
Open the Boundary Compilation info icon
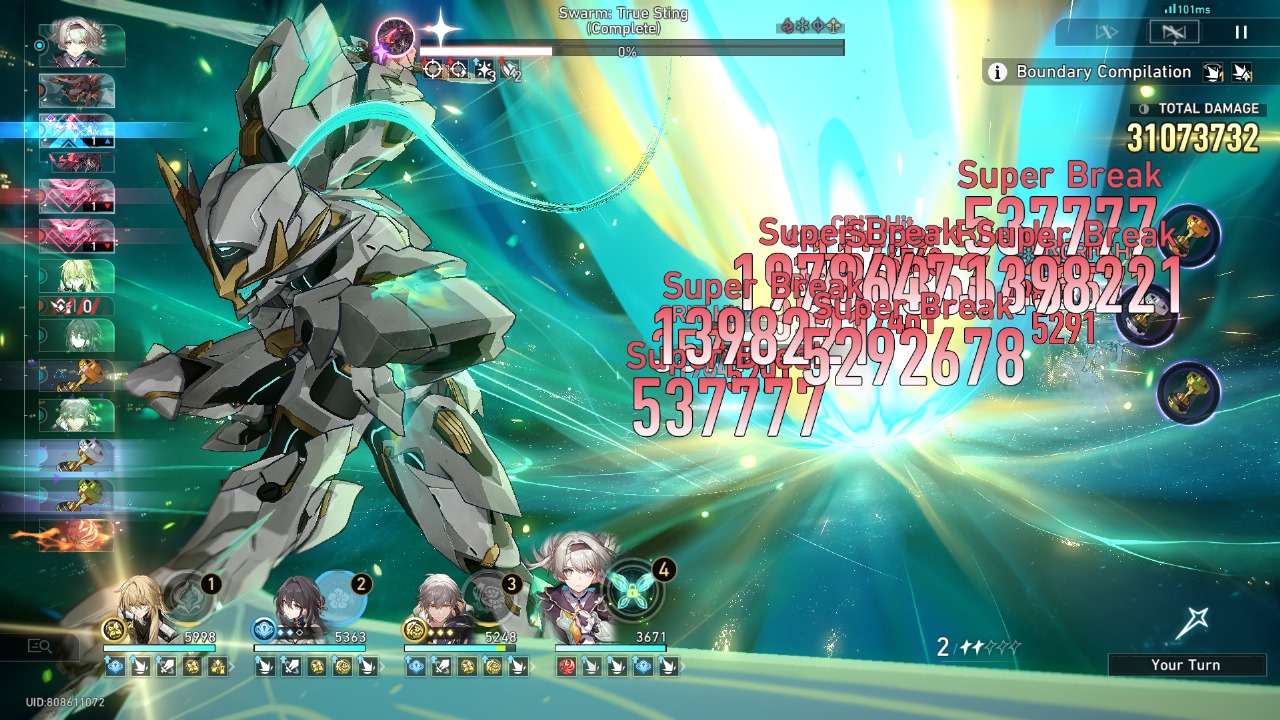pos(998,72)
